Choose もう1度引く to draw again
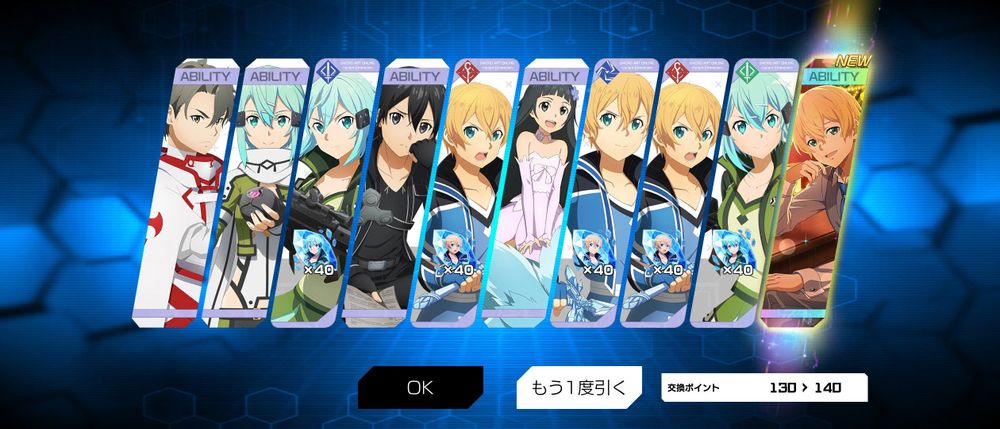Image resolution: width=1000 pixels, height=429 pixels. (577, 387)
